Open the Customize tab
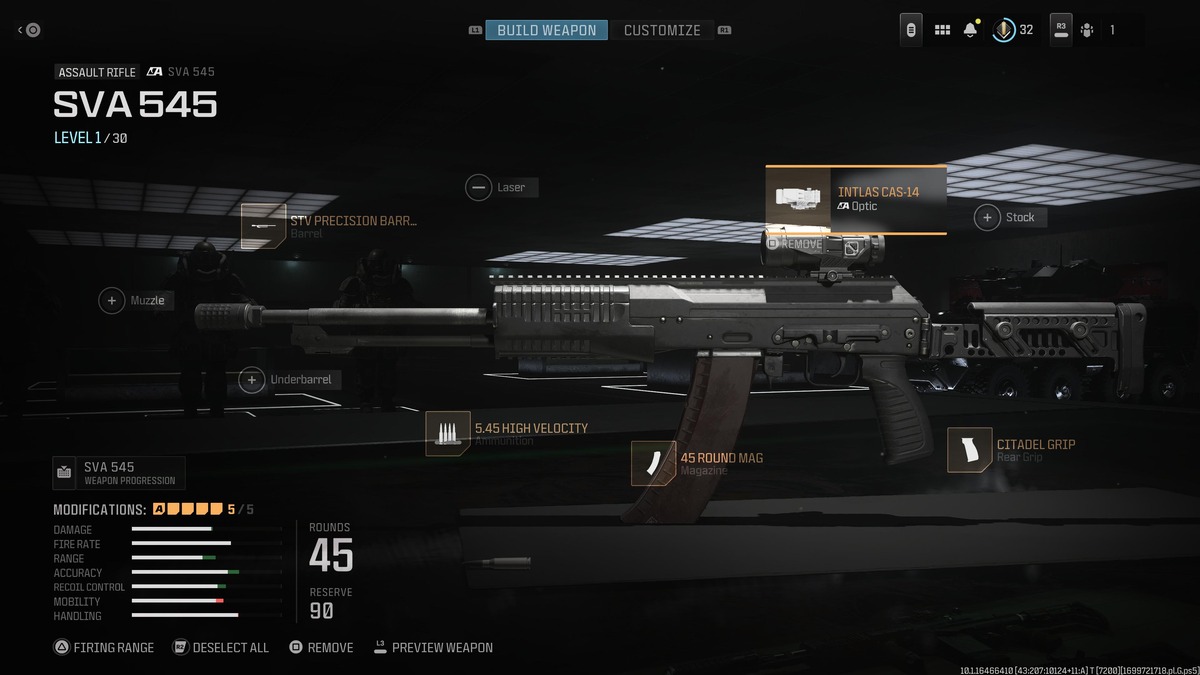Screen dimensions: 1200x675 click(x=662, y=30)
